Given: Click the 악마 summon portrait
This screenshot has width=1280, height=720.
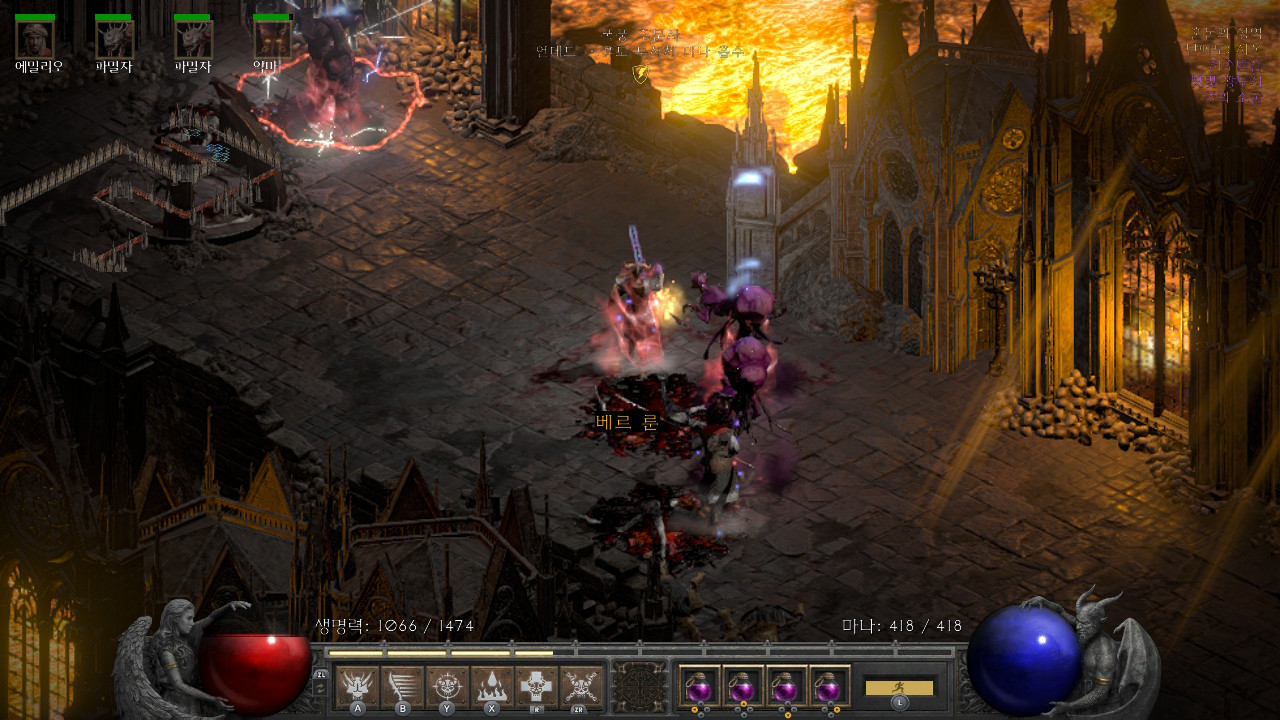Looking at the screenshot, I should (272, 39).
